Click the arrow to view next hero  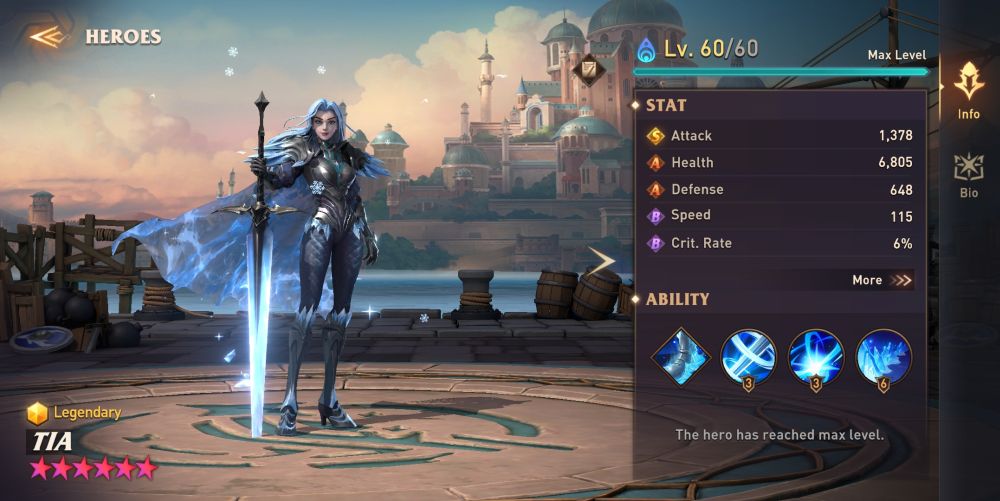pos(603,262)
